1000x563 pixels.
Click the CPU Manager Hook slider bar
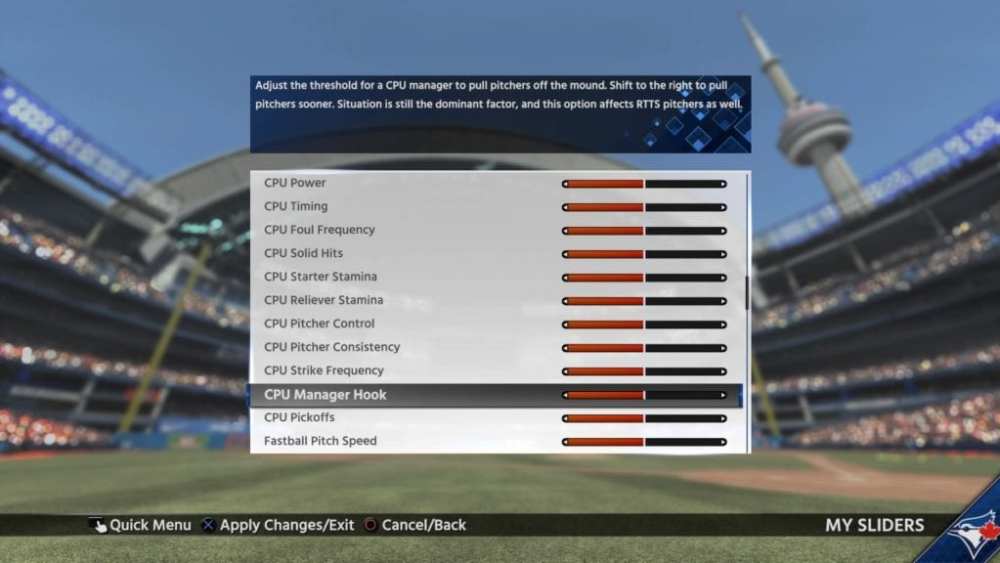tap(644, 395)
